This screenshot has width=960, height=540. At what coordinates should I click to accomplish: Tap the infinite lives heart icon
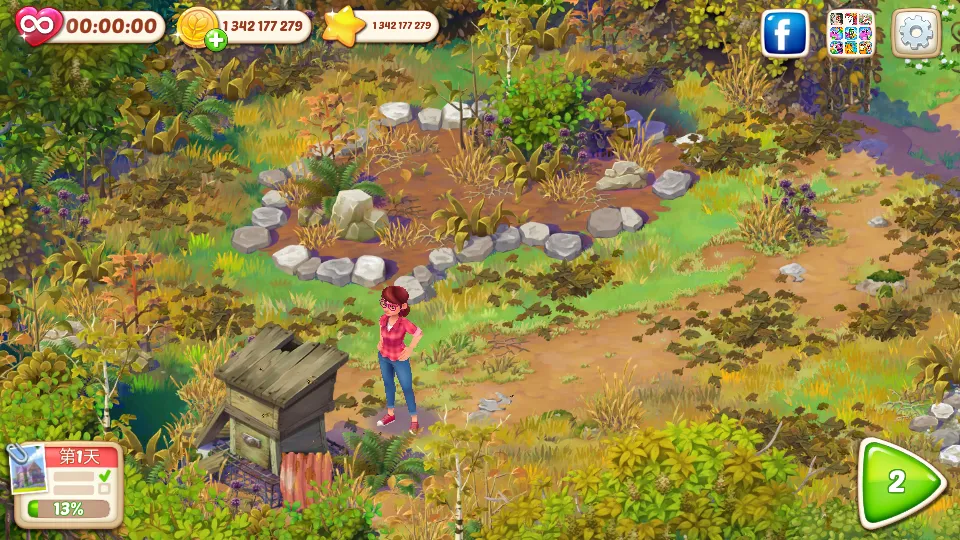pyautogui.click(x=38, y=25)
